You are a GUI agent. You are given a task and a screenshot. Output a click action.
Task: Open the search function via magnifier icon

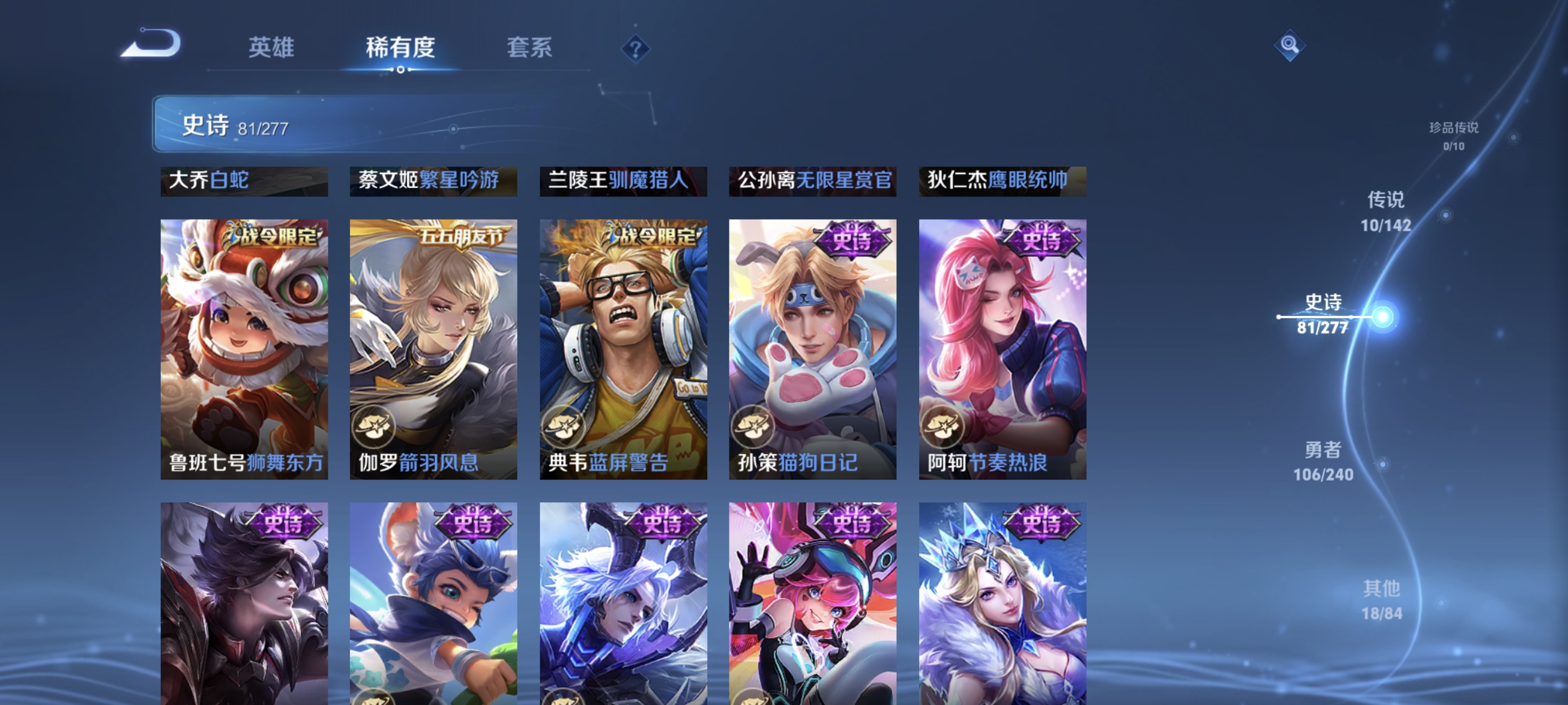click(1290, 45)
